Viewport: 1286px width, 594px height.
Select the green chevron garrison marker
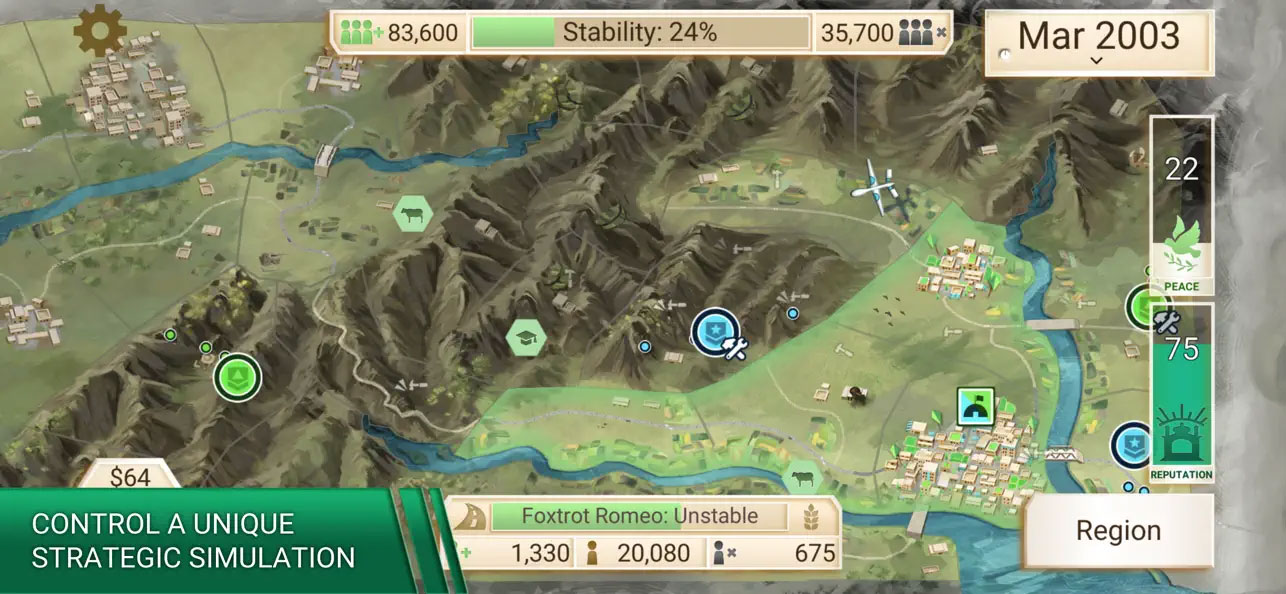[237, 376]
